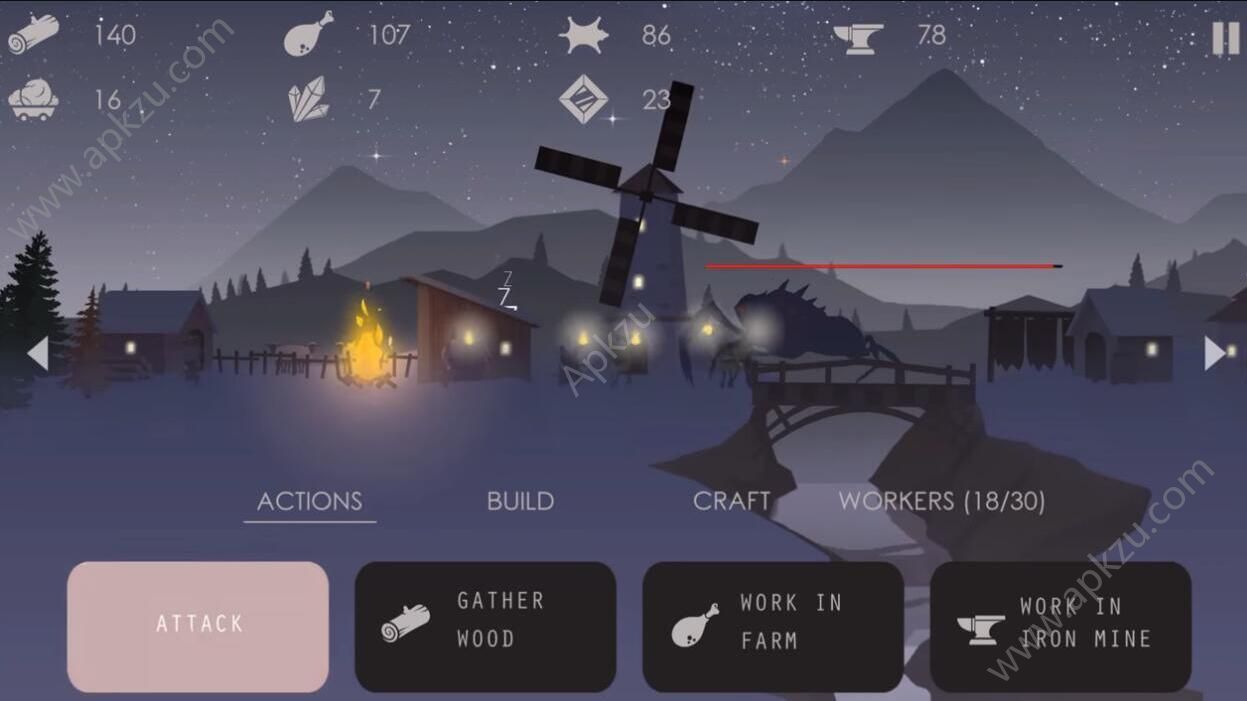Select the Work in Farm action

point(773,626)
